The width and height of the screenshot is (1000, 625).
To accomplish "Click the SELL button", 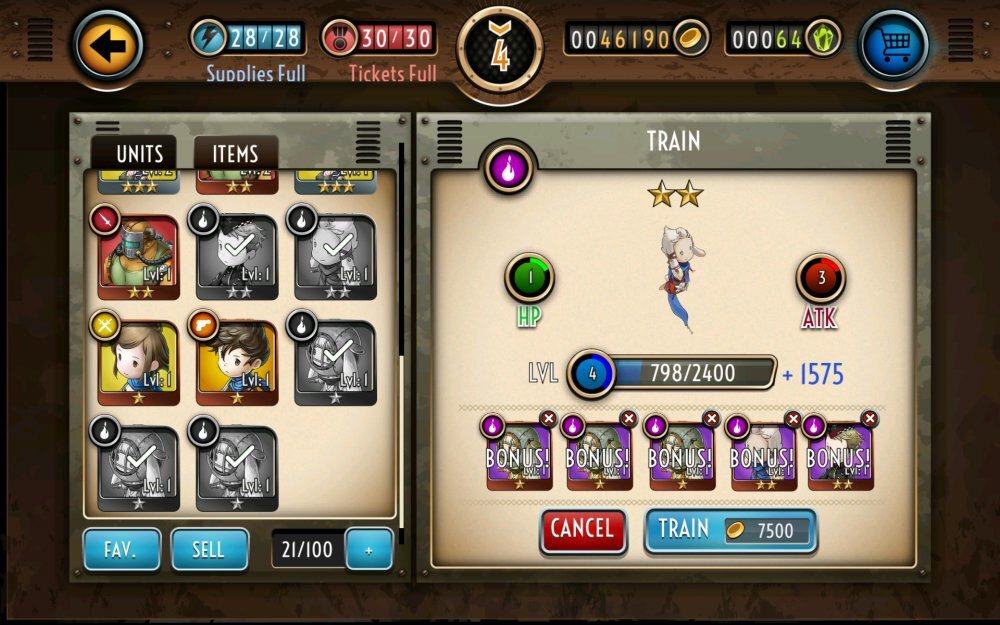I will [209, 549].
